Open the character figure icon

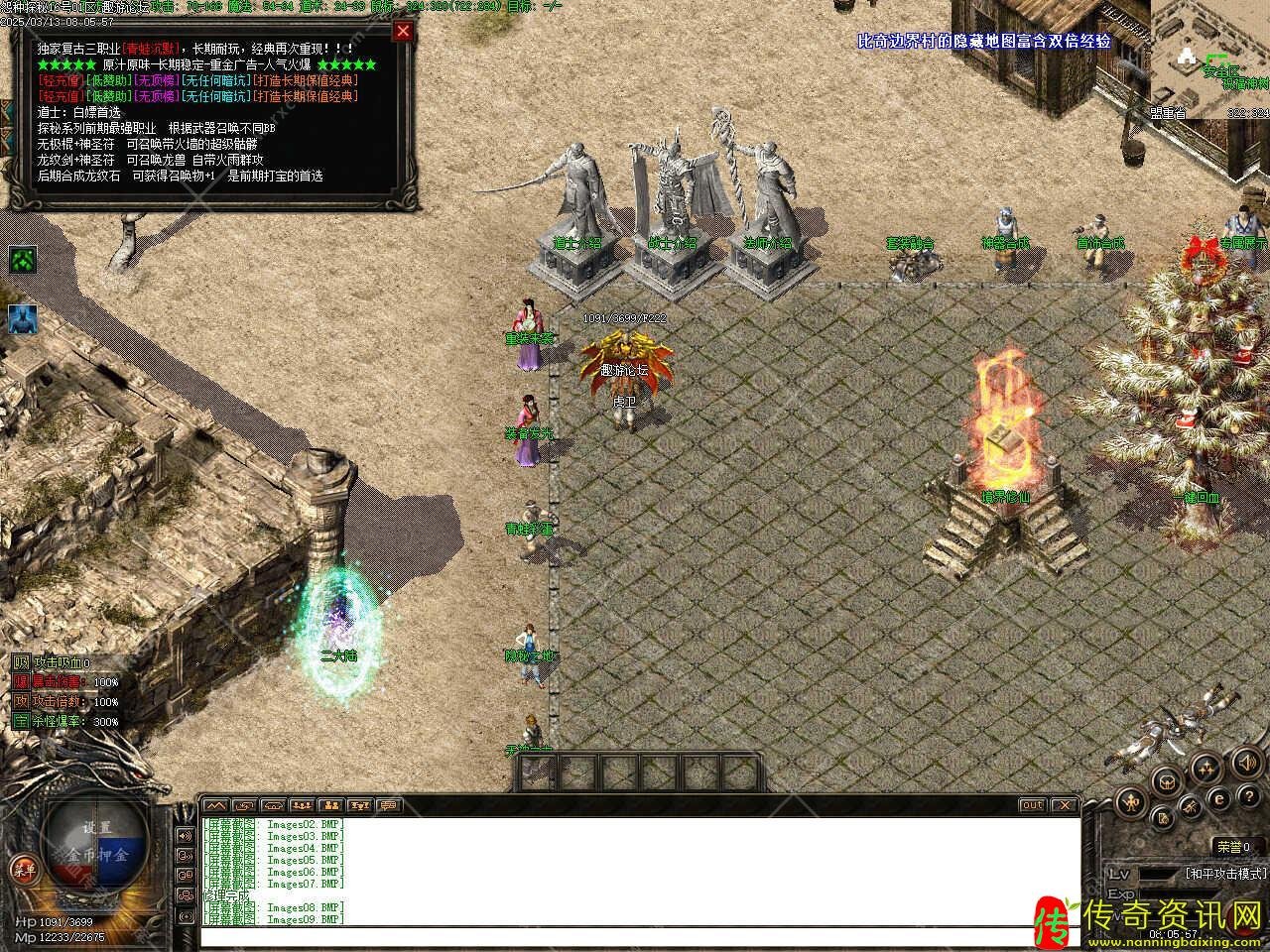click(x=1130, y=800)
